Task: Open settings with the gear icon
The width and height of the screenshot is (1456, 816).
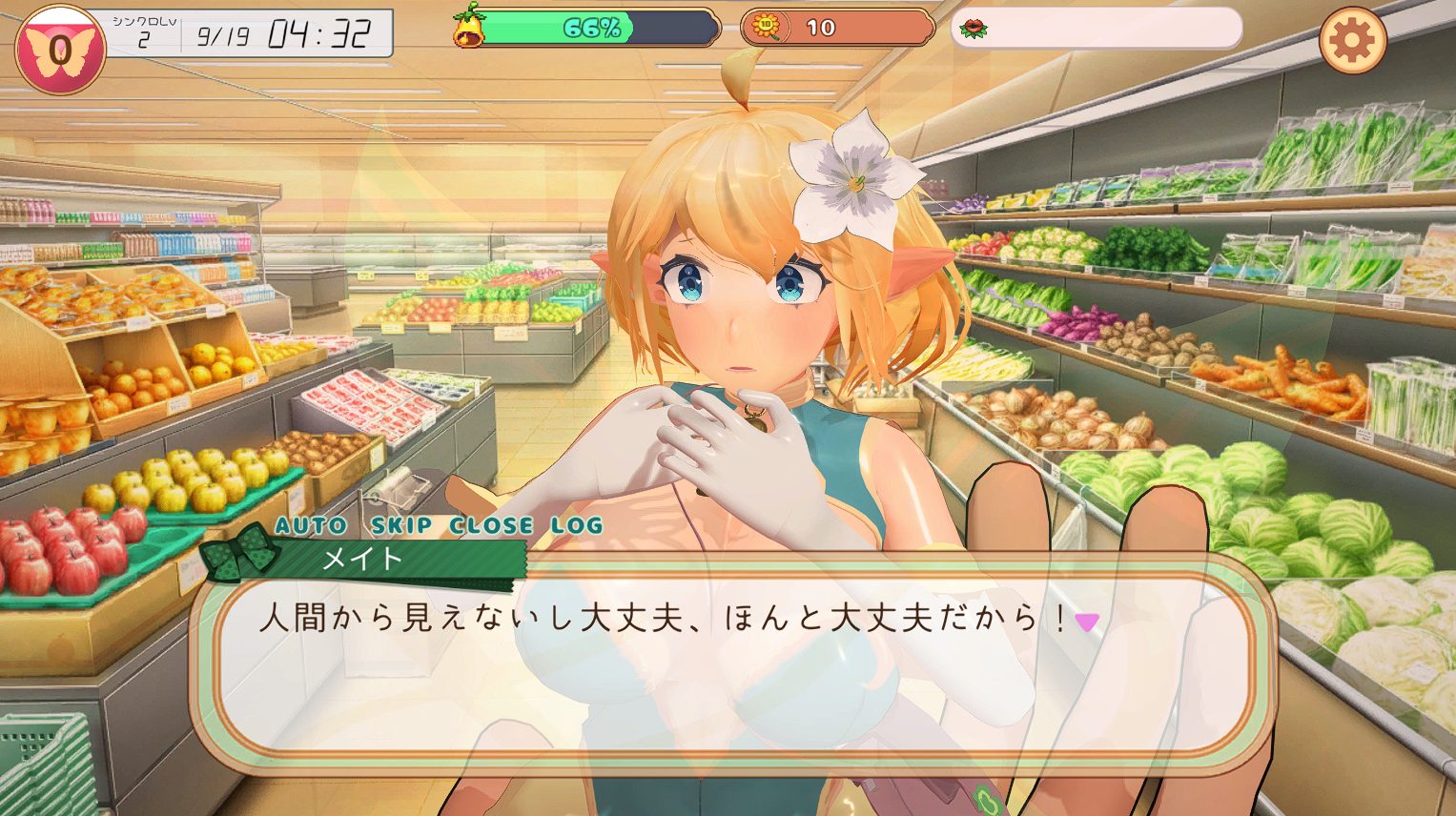Action: tap(1352, 40)
